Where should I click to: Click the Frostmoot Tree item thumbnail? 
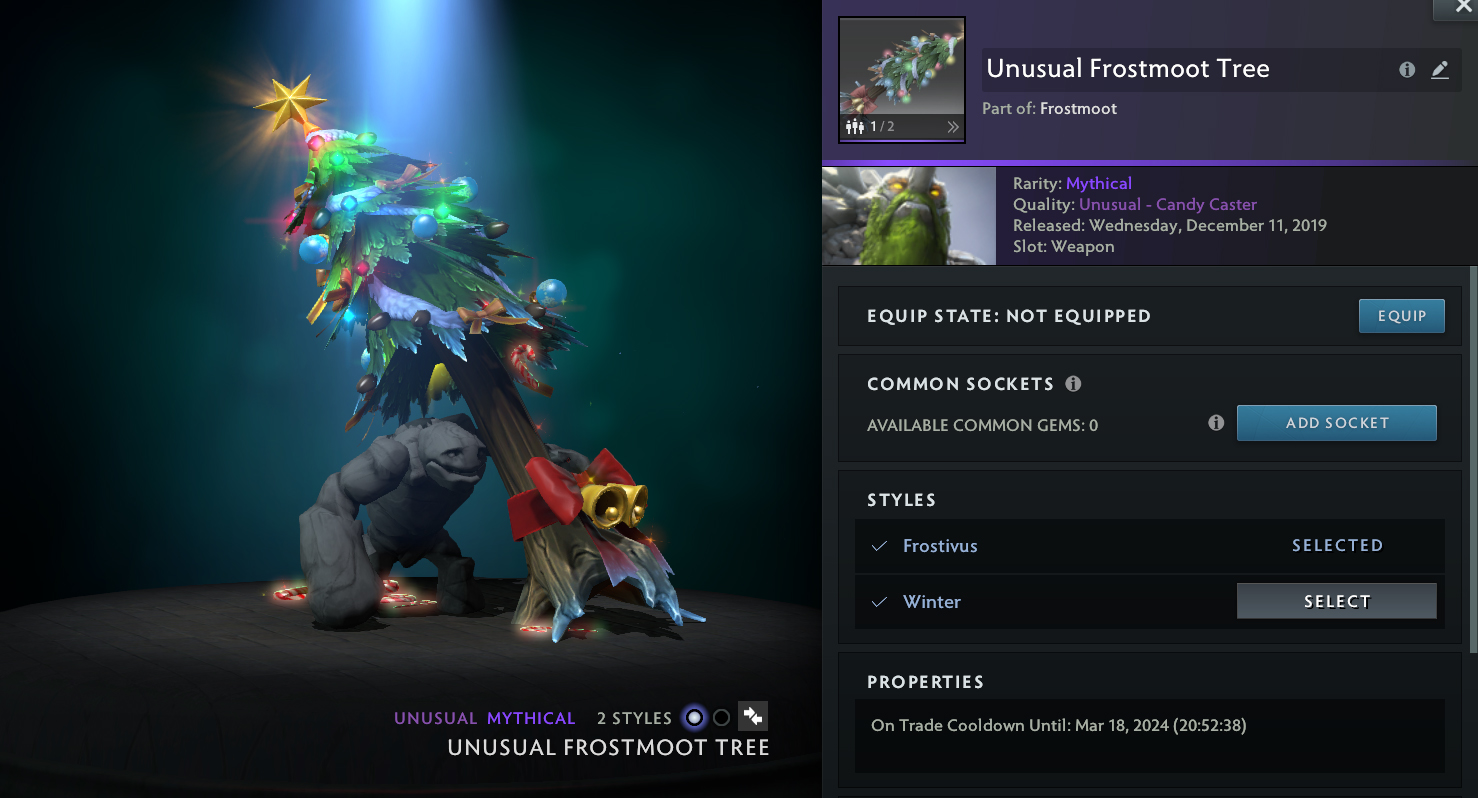901,68
